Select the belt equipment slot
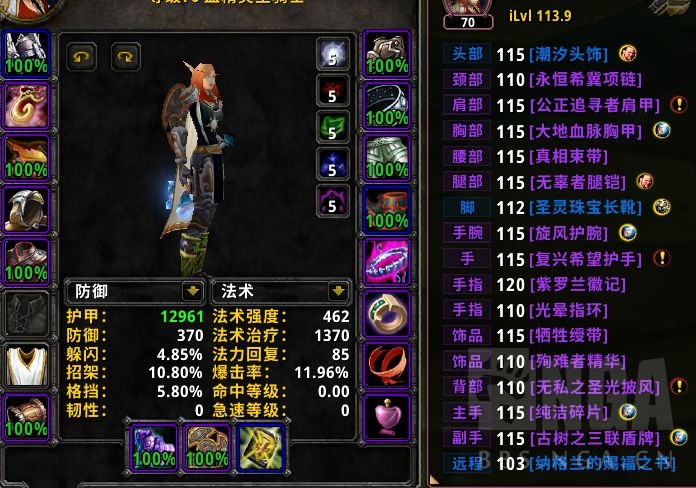The width and height of the screenshot is (696, 488). point(387,105)
